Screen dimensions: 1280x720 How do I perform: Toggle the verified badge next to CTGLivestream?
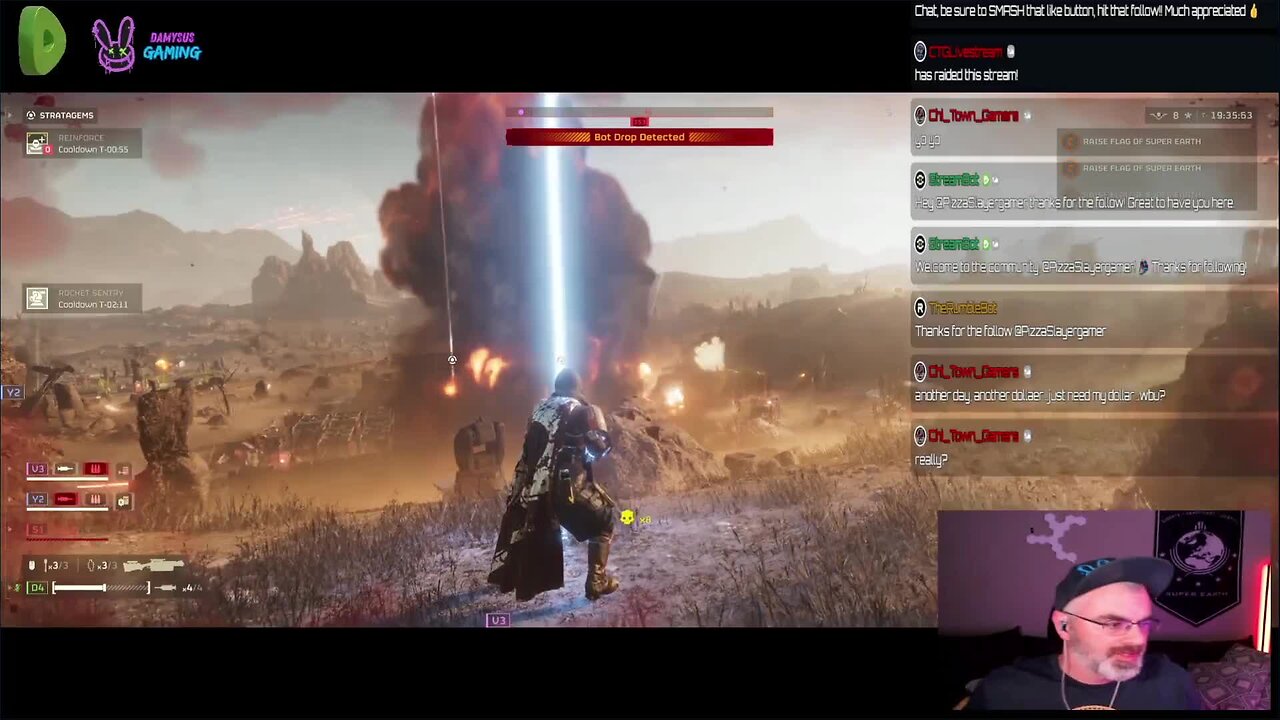pos(1010,51)
